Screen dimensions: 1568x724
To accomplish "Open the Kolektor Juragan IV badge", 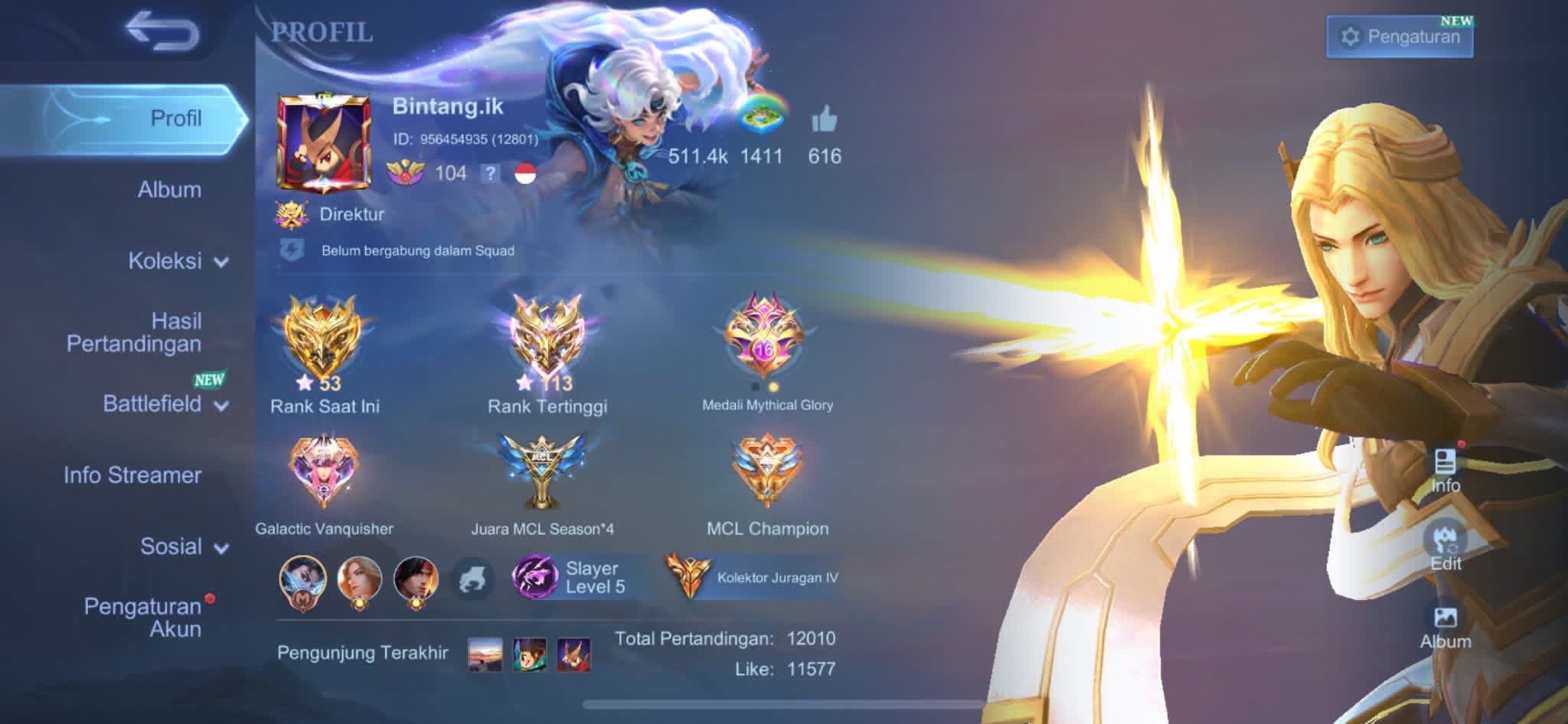I will tap(753, 577).
